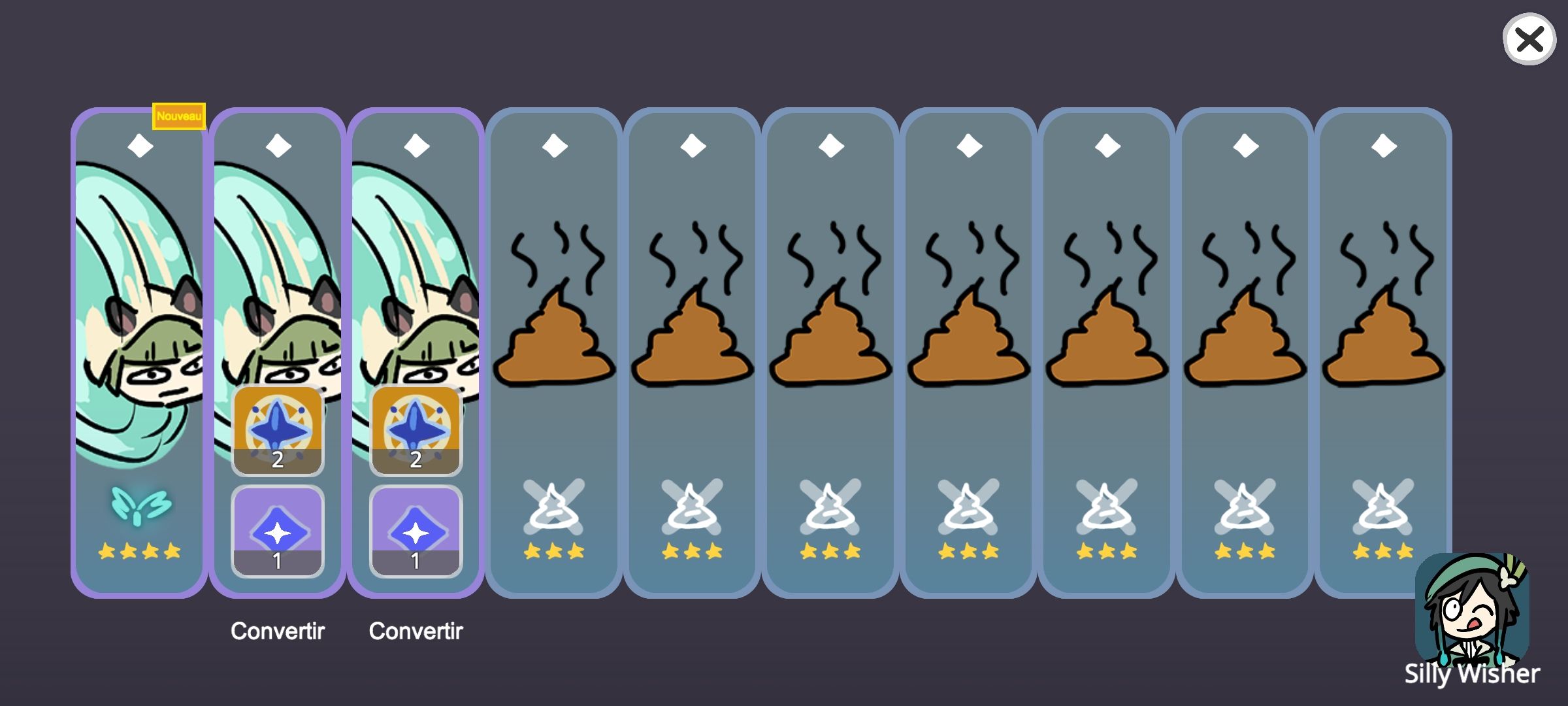1568x706 pixels.
Task: Click the Nouveau badge
Action: (x=178, y=115)
